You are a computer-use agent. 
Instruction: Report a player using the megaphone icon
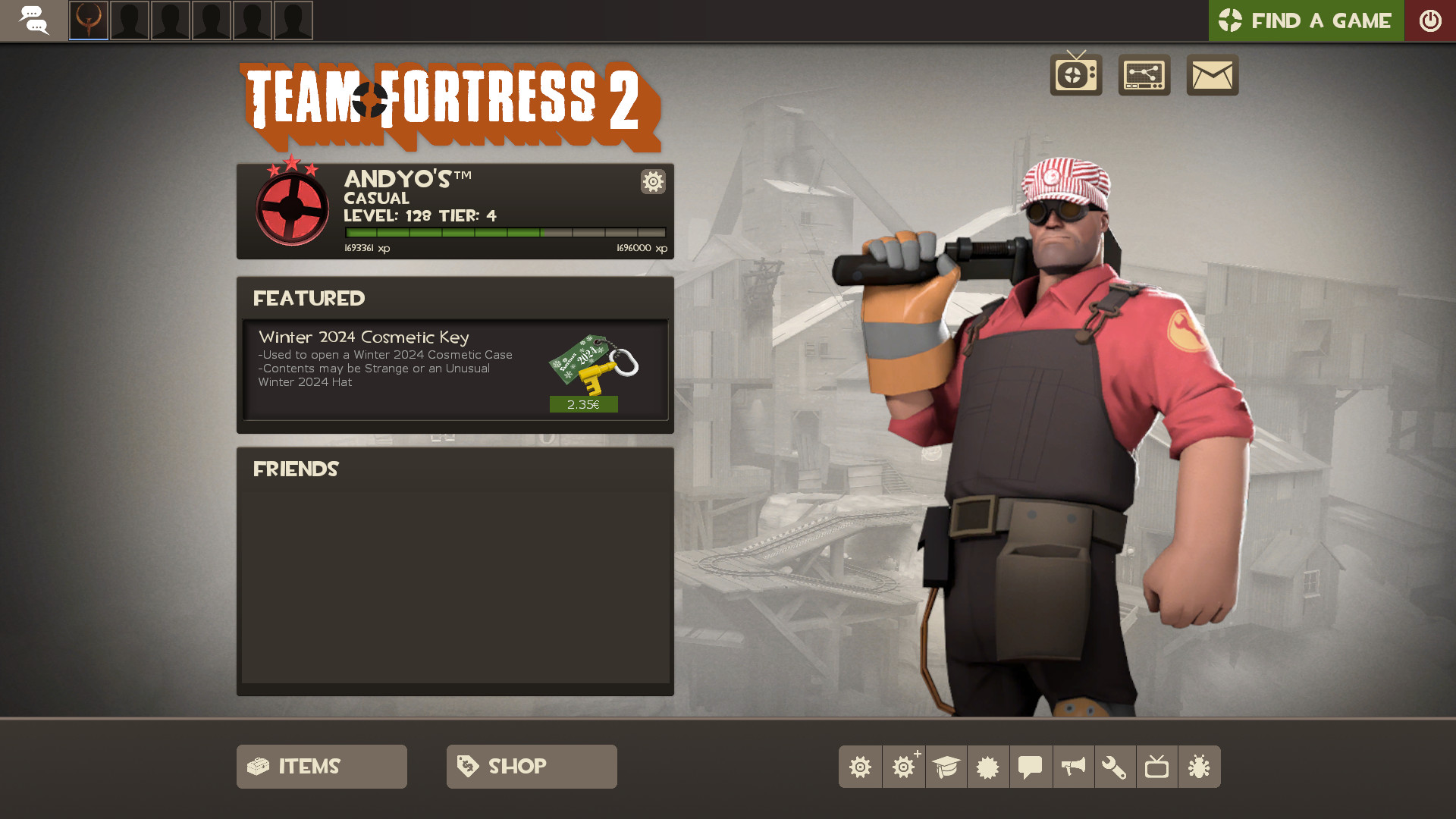coord(1073,767)
